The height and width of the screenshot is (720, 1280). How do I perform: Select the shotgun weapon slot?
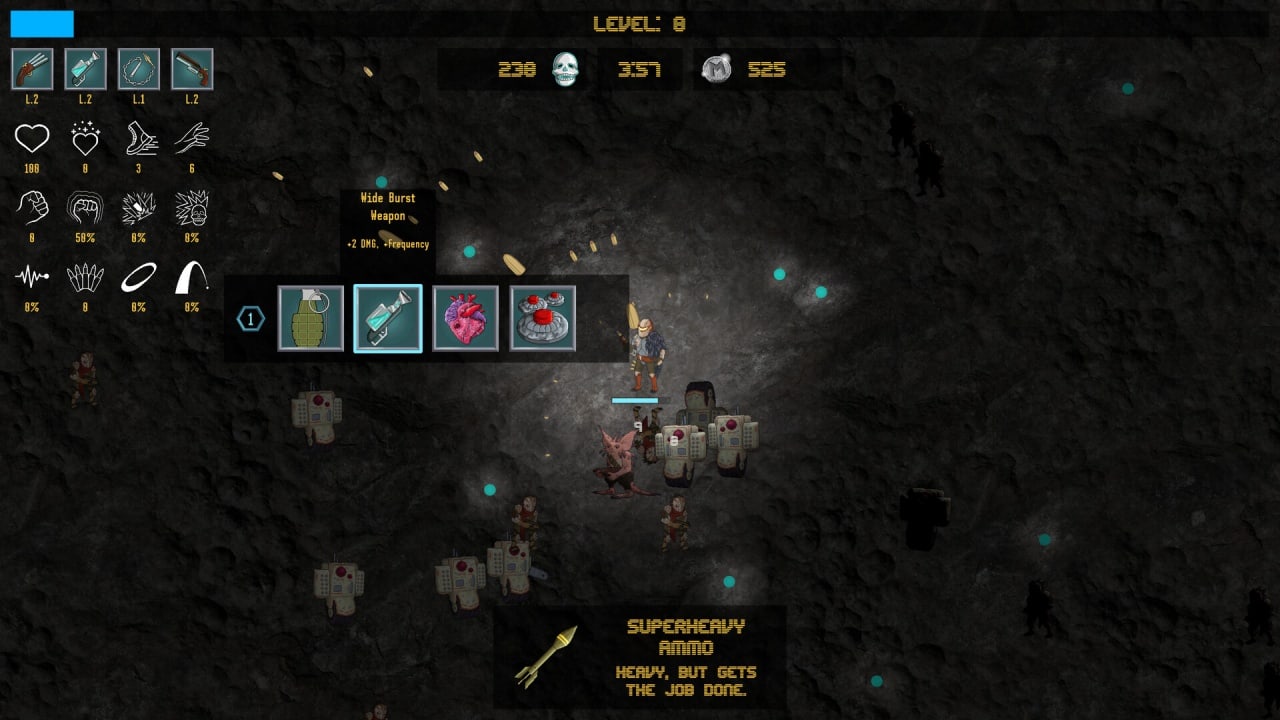coord(192,69)
